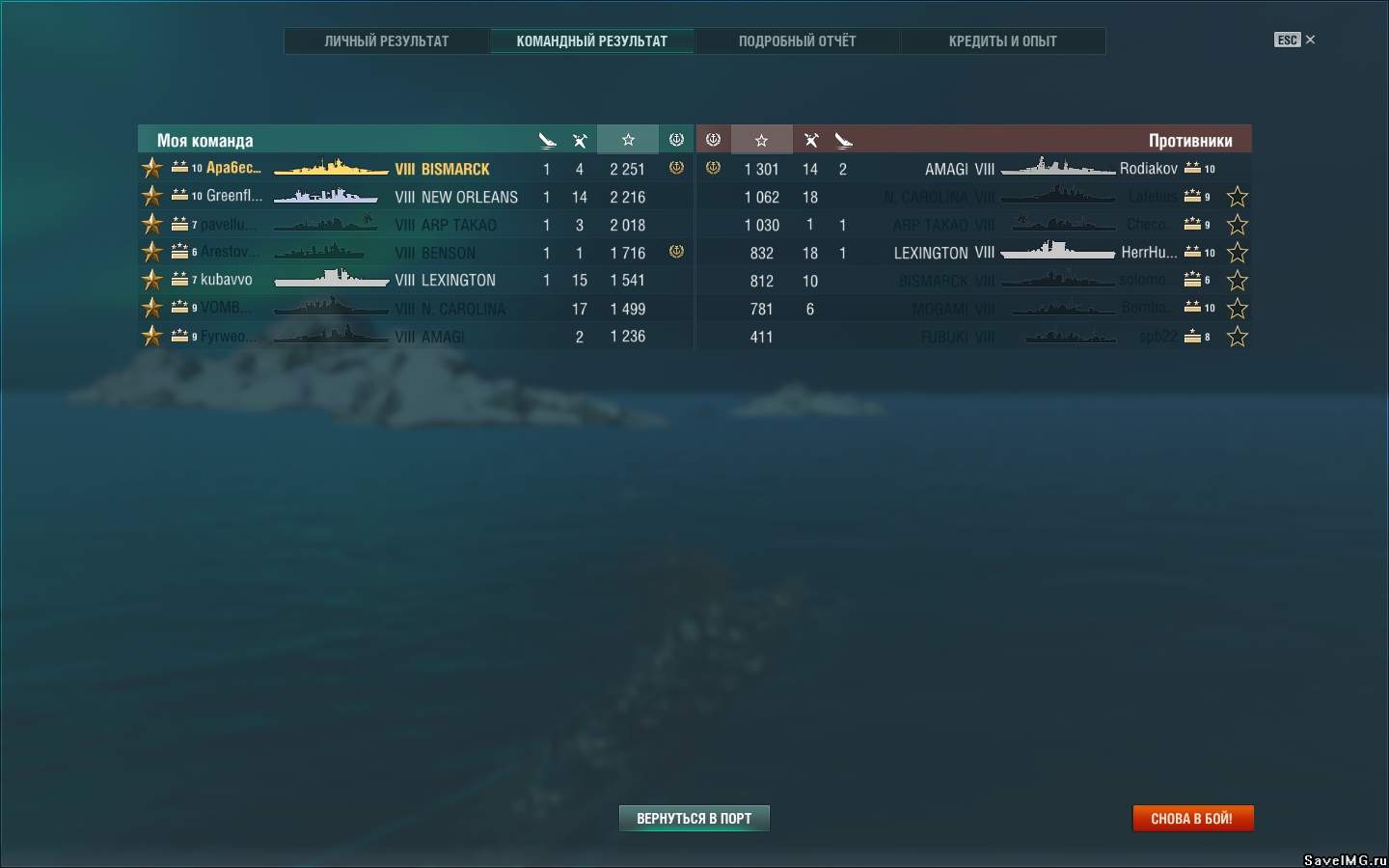Sort enemy team by experience star column
This screenshot has width=1389, height=868.
coord(761,140)
